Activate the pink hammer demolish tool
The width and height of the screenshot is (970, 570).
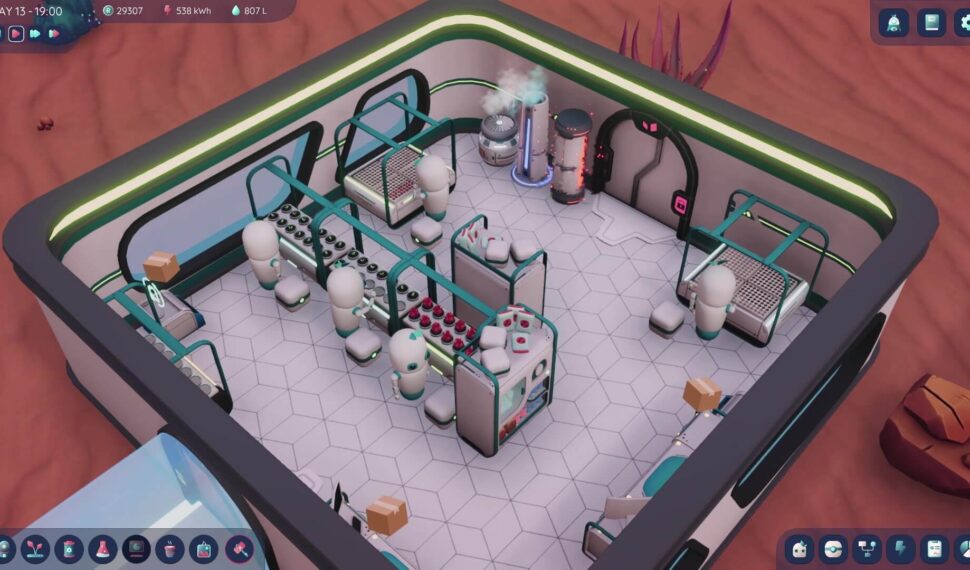click(238, 549)
